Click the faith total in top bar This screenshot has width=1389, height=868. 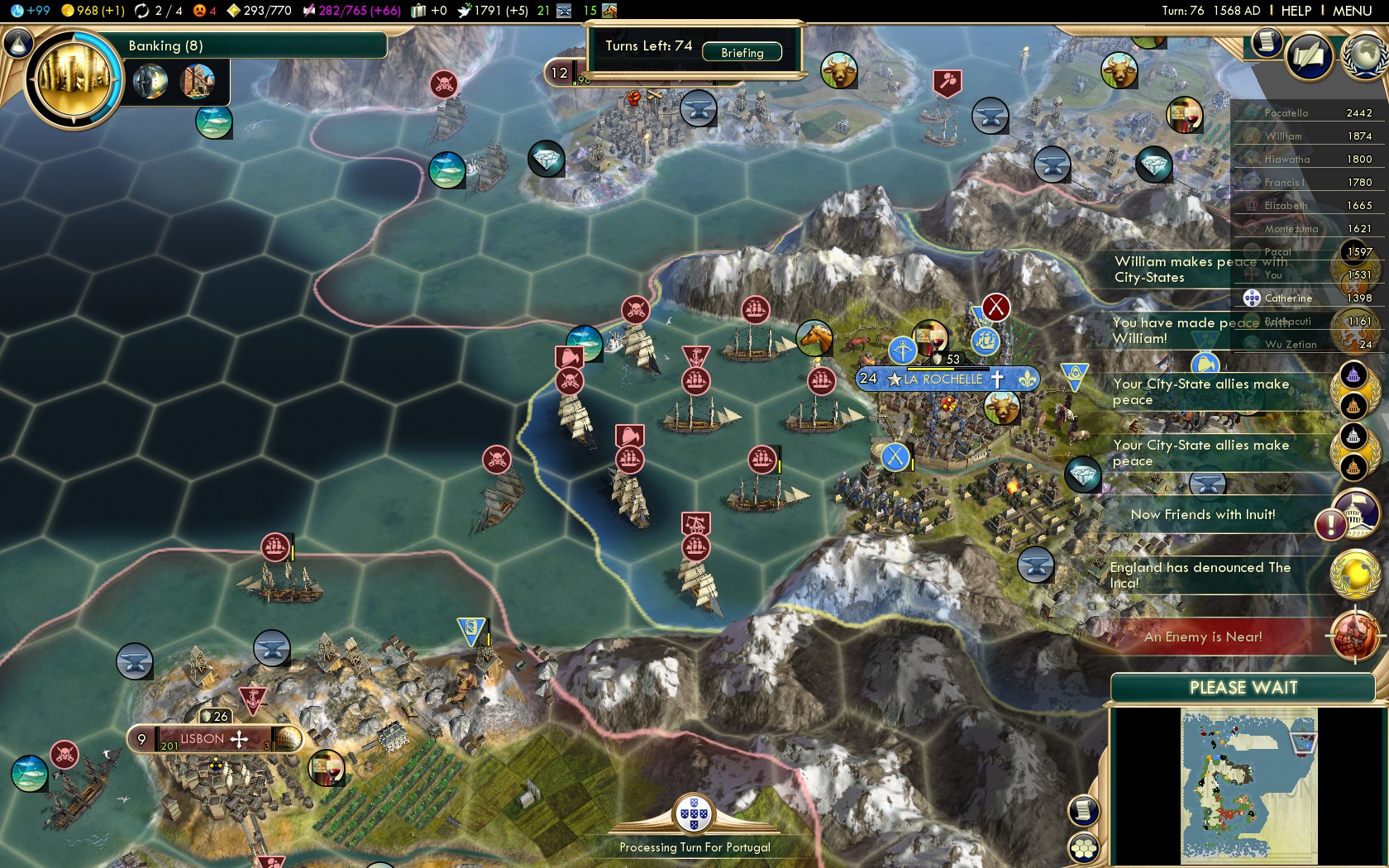coord(494,11)
